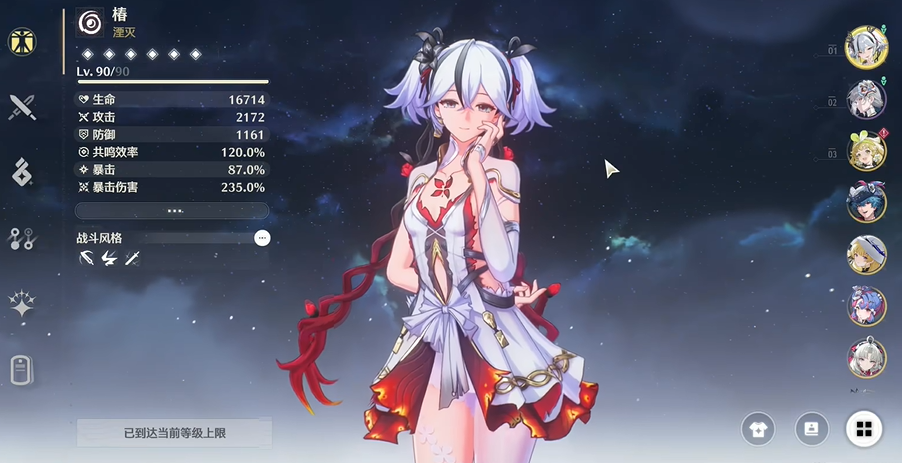This screenshot has height=463, width=902.
Task: Open the crossed-swords weapon tab
Action: 22,107
